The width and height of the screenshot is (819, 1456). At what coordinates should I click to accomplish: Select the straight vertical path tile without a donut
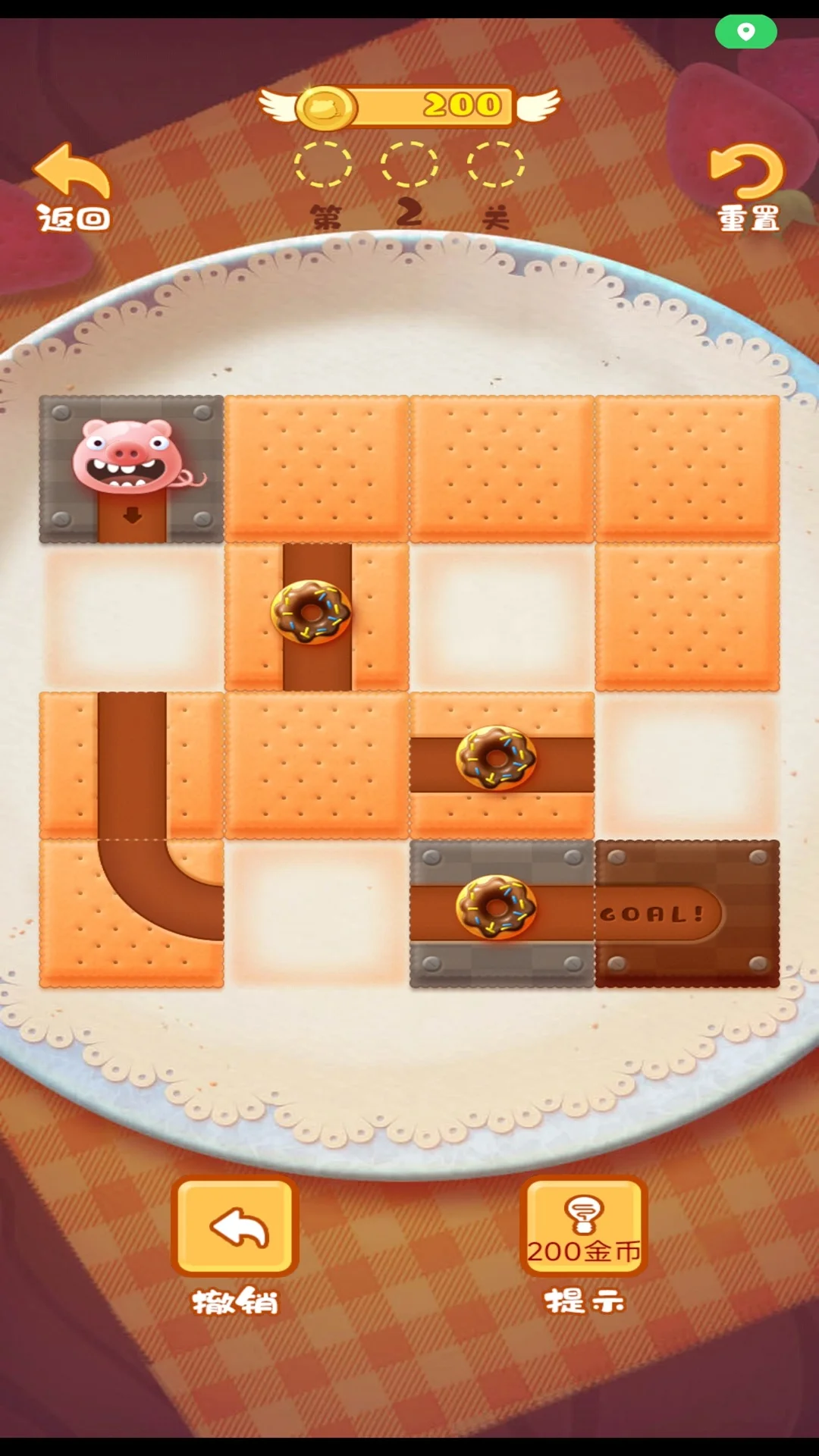pyautogui.click(x=131, y=764)
